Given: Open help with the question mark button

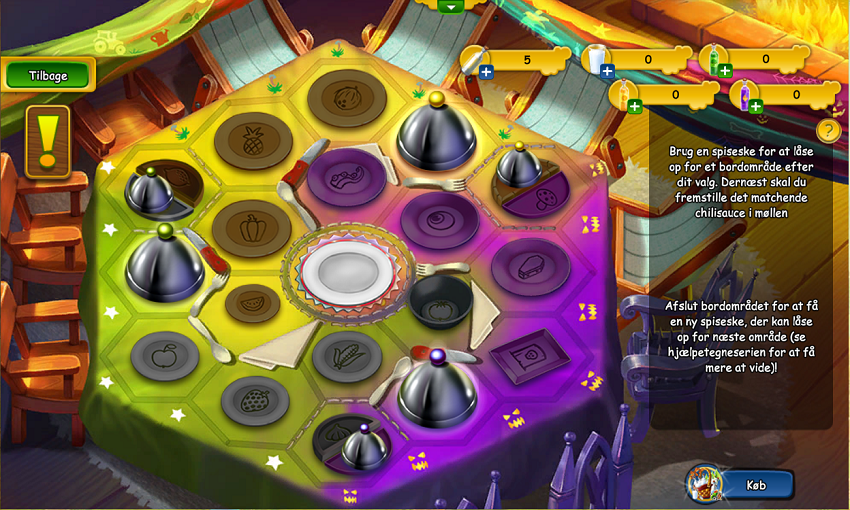Looking at the screenshot, I should coord(827,130).
